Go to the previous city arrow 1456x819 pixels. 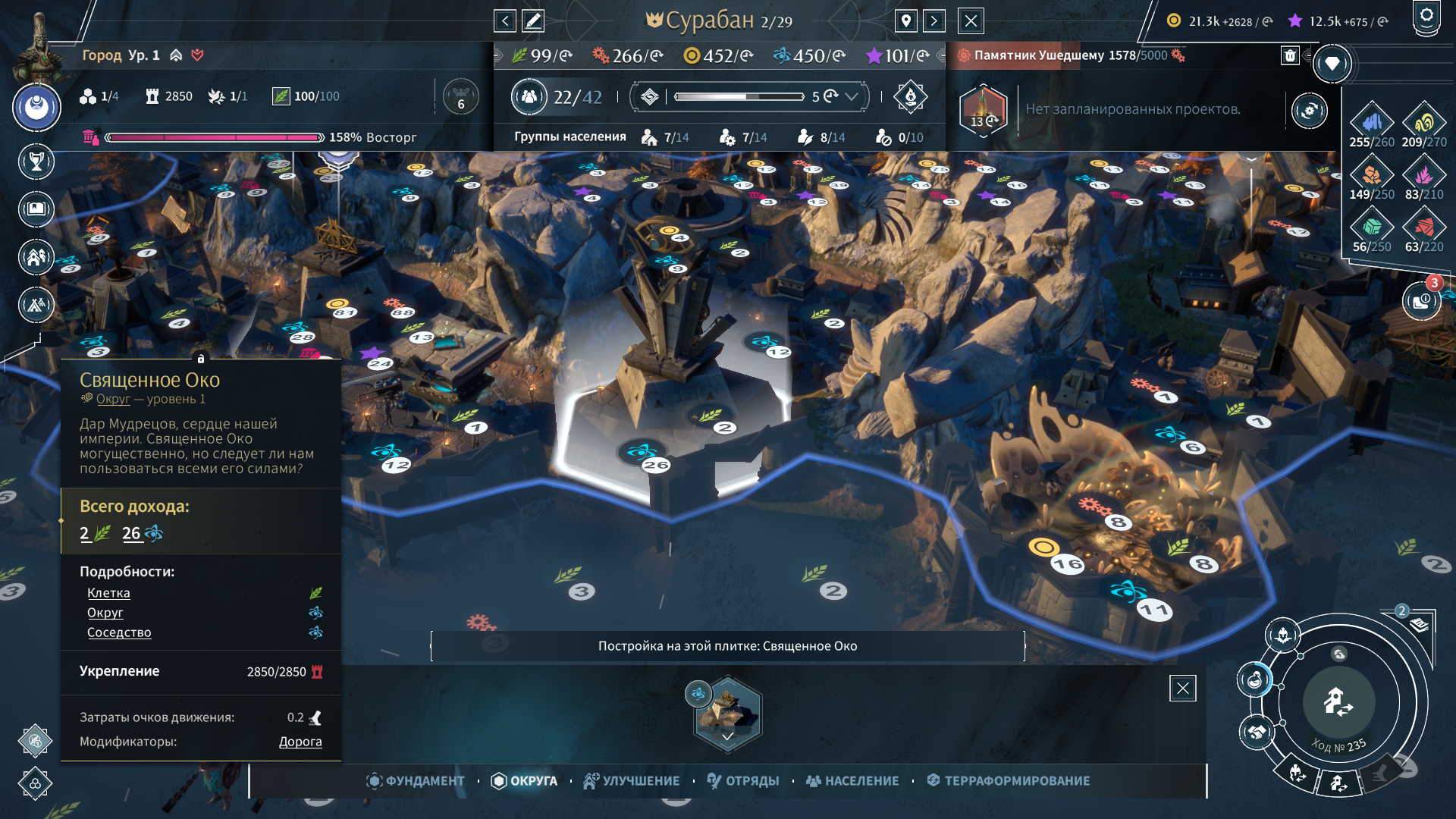505,20
